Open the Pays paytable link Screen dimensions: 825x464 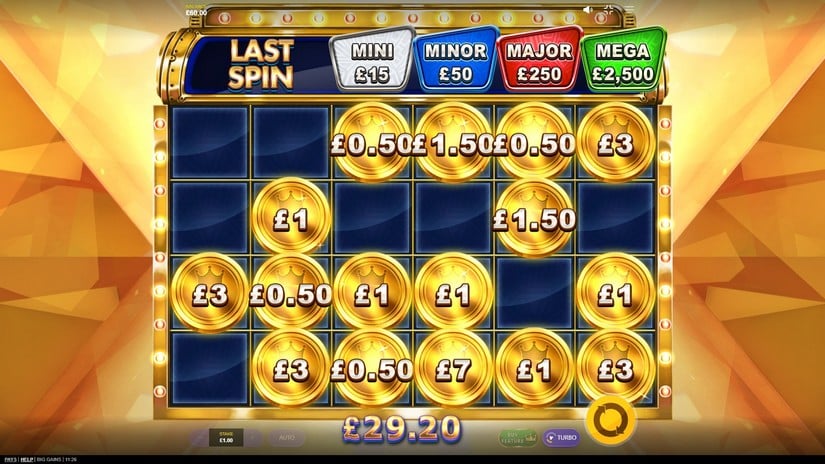(8, 459)
